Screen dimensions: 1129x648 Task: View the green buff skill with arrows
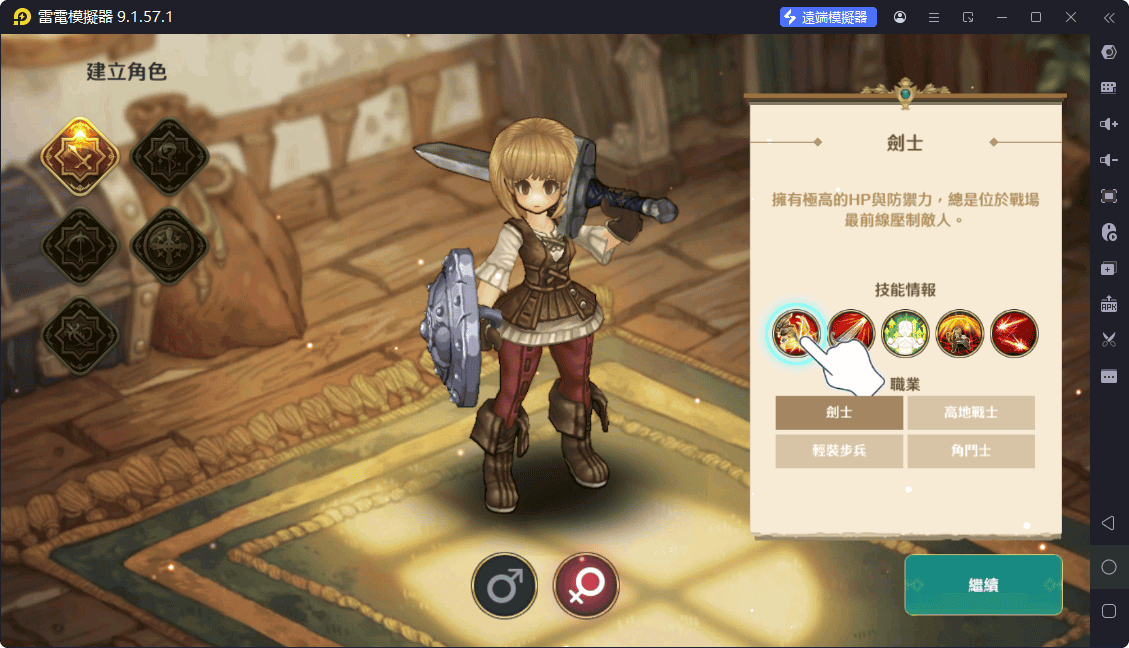(906, 333)
